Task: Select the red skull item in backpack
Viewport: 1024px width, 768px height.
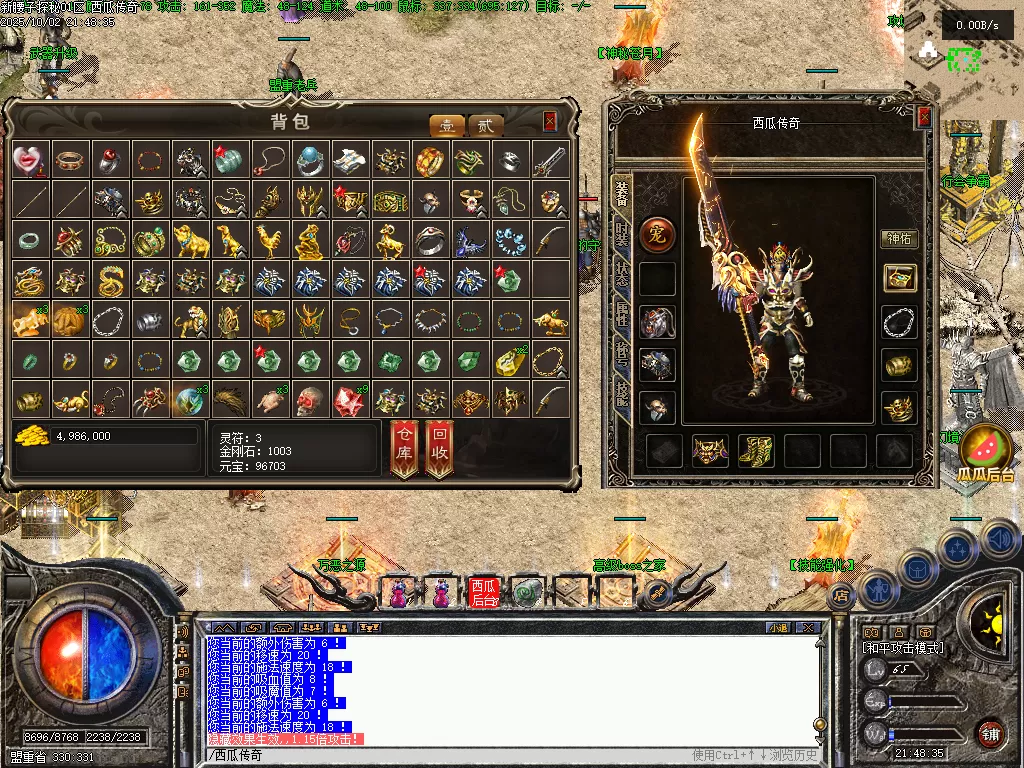Action: [x=308, y=400]
